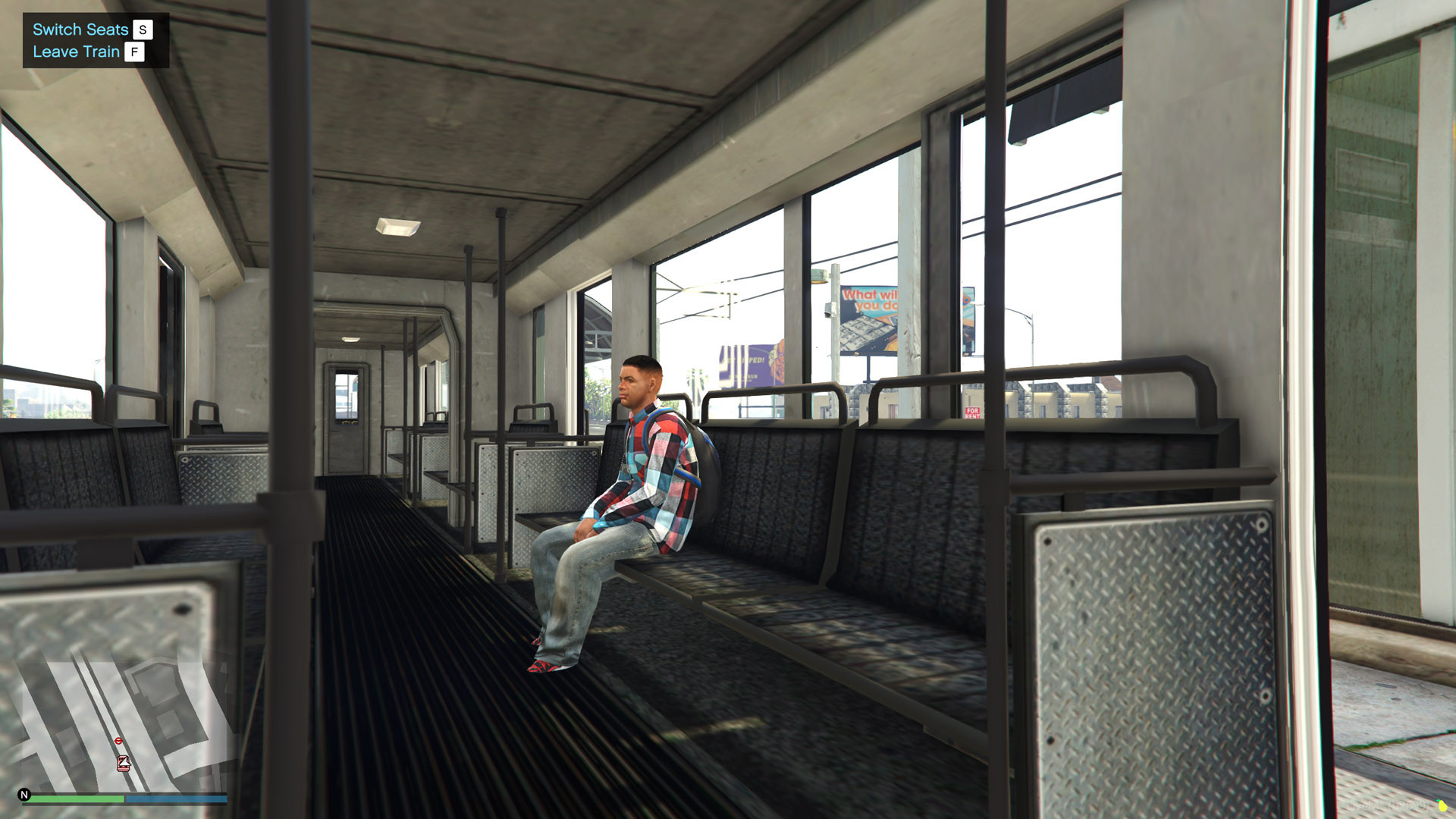
Task: Click the security camera on the platform pillar
Action: pos(828,309)
